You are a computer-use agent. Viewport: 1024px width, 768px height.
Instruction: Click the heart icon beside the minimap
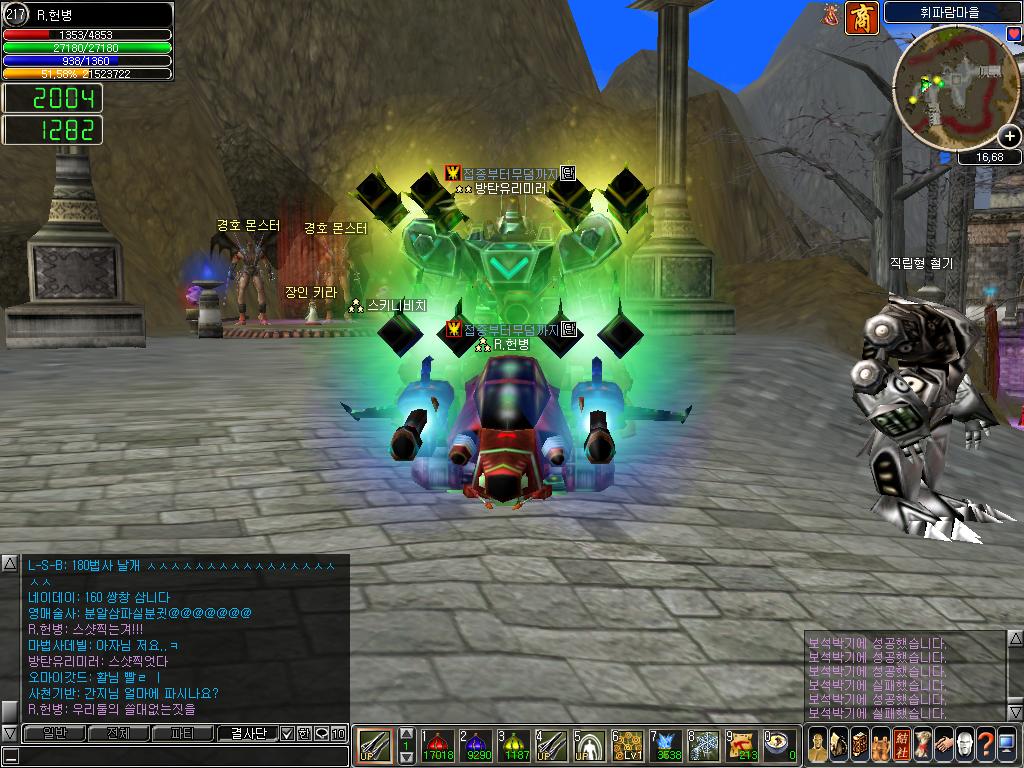pyautogui.click(x=1013, y=34)
